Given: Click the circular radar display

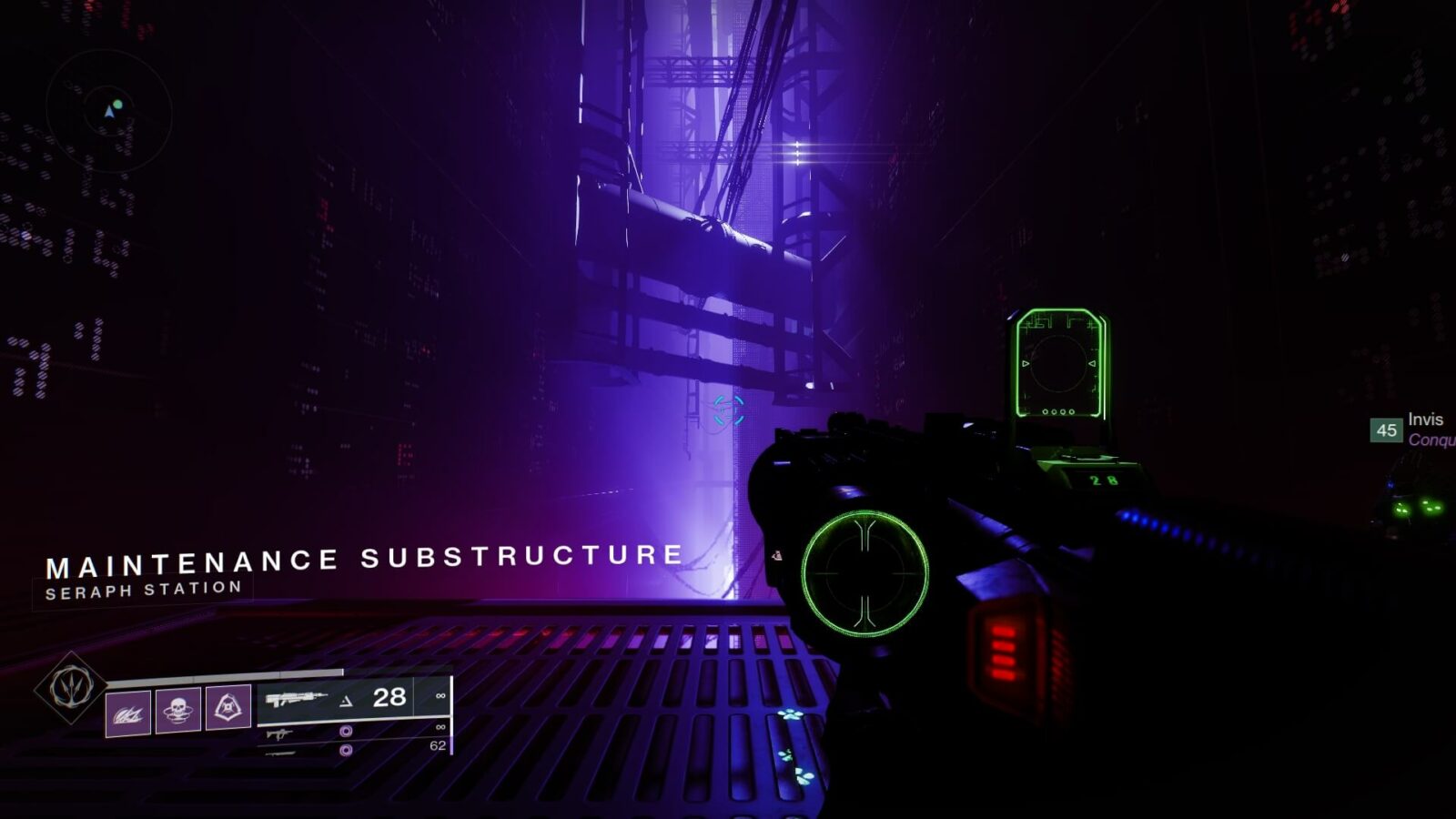Looking at the screenshot, I should 109,112.
